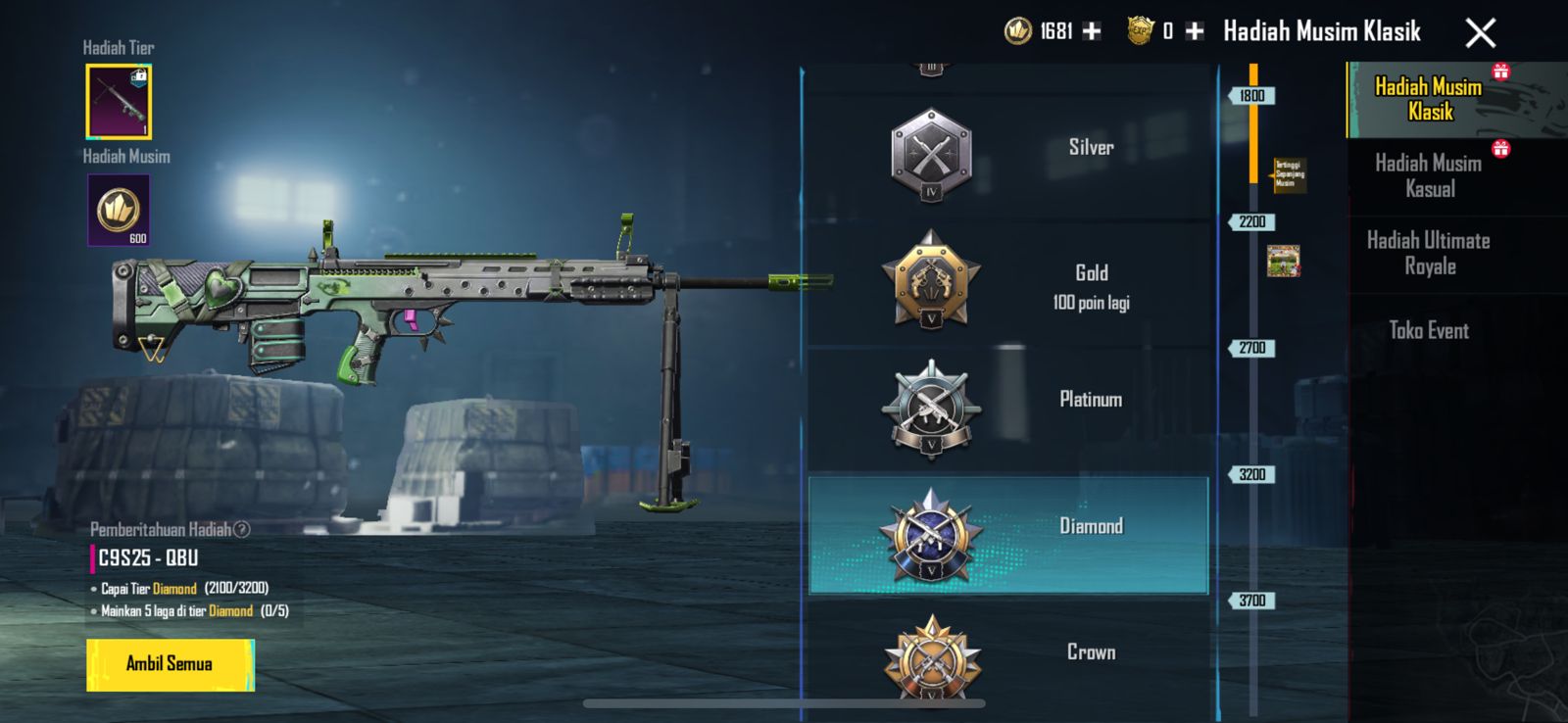Select the Platinum tier row
Screen dimensions: 1568x723
1007,410
